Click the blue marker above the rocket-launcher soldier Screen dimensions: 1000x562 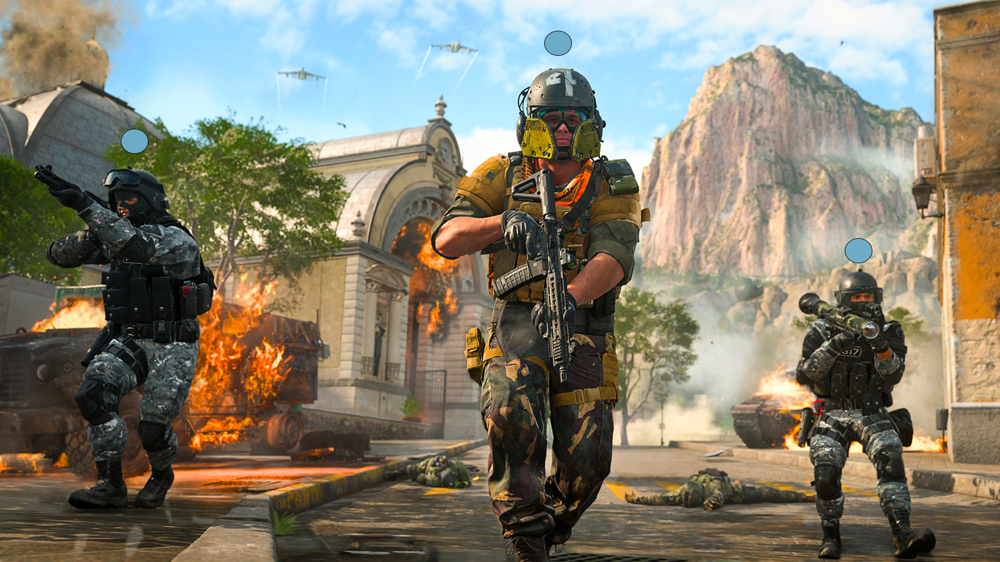tap(858, 251)
